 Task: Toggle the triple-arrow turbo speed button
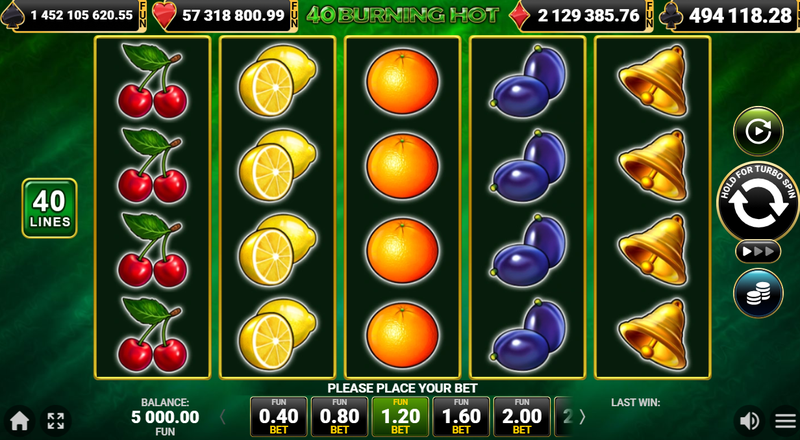pos(757,251)
